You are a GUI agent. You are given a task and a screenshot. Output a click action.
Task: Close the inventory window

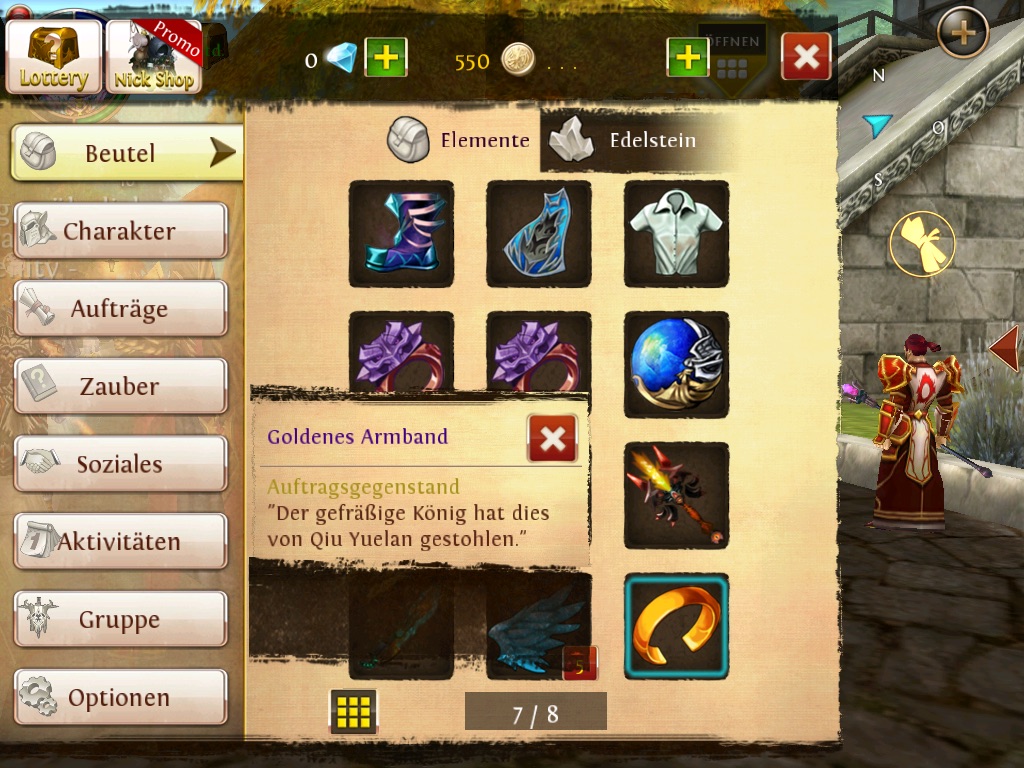pyautogui.click(x=806, y=57)
